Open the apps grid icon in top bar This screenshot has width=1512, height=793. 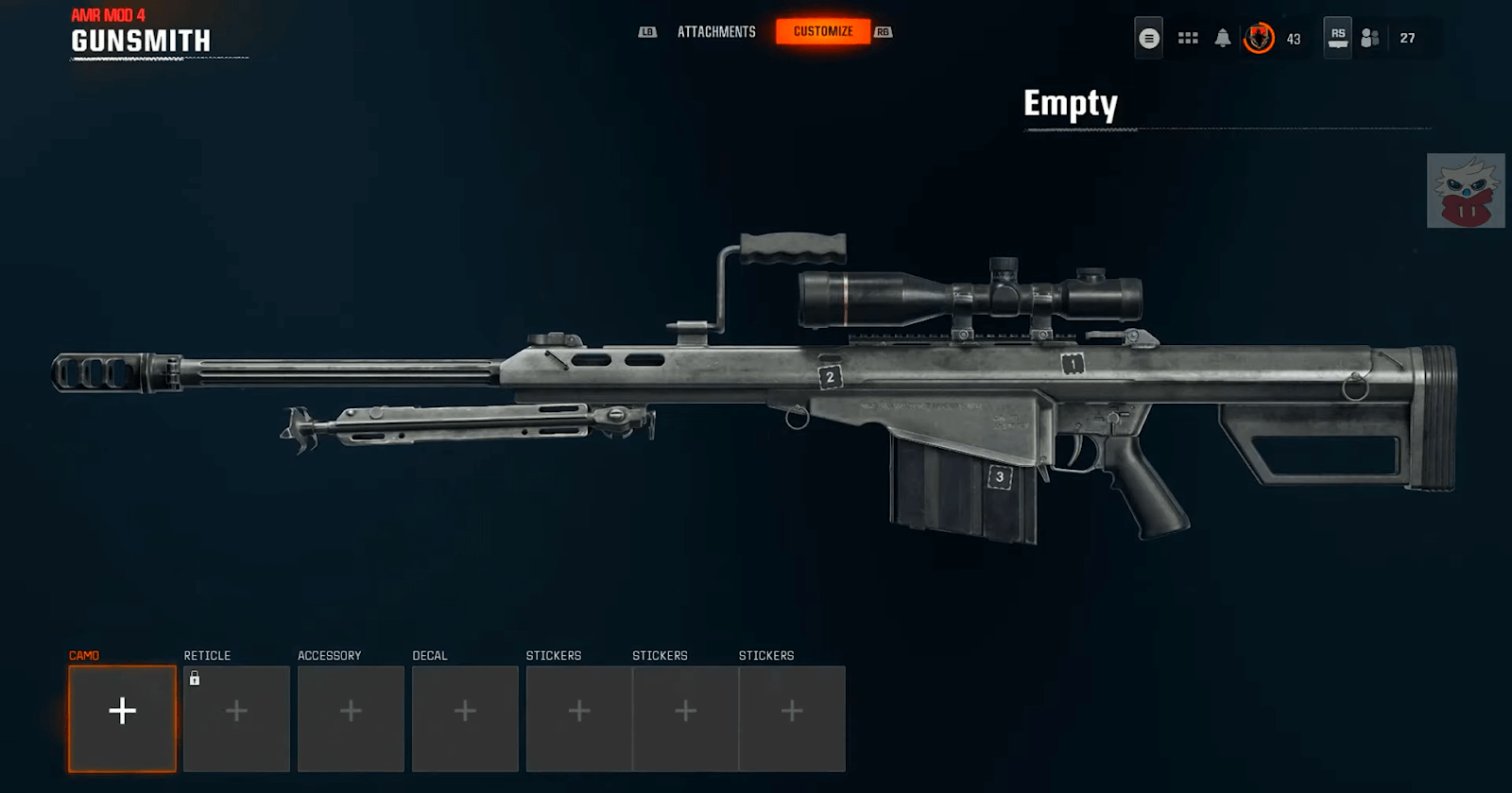(x=1188, y=38)
